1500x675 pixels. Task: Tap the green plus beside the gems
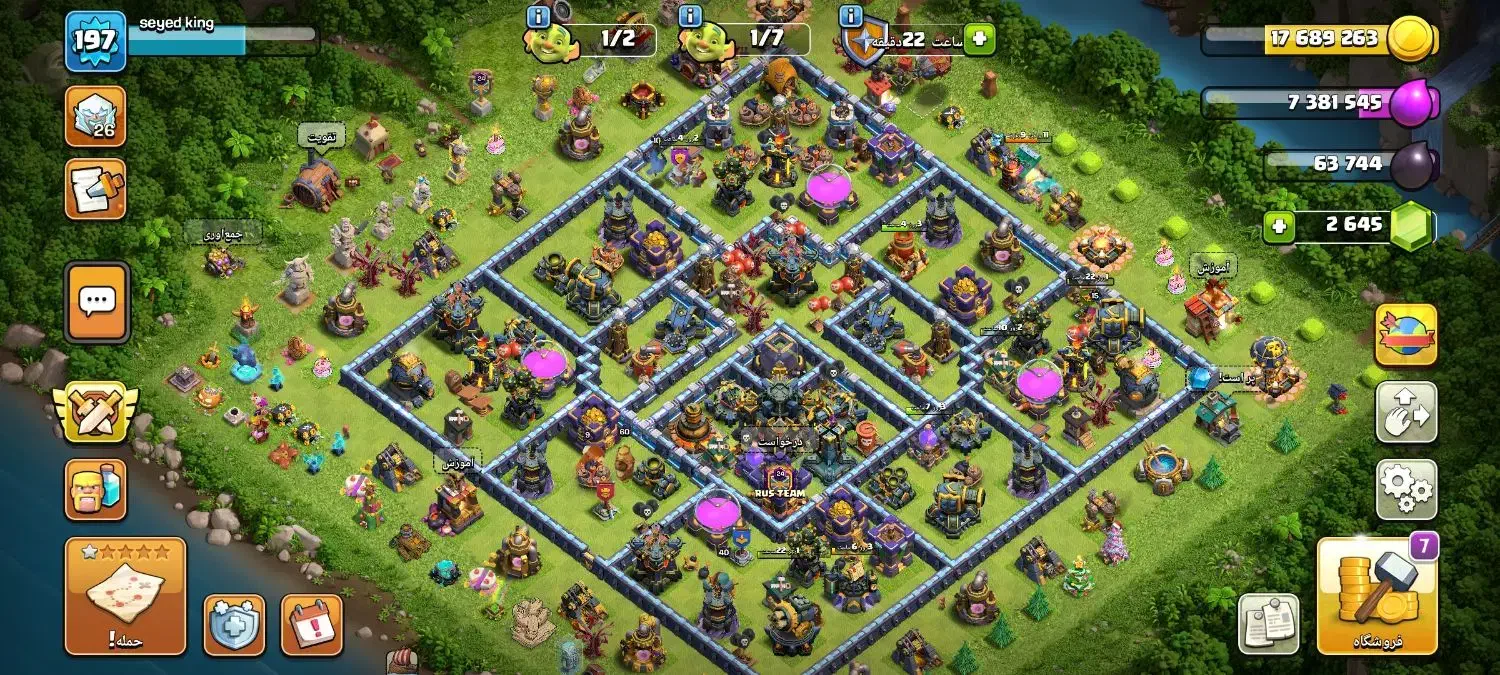click(x=1278, y=226)
